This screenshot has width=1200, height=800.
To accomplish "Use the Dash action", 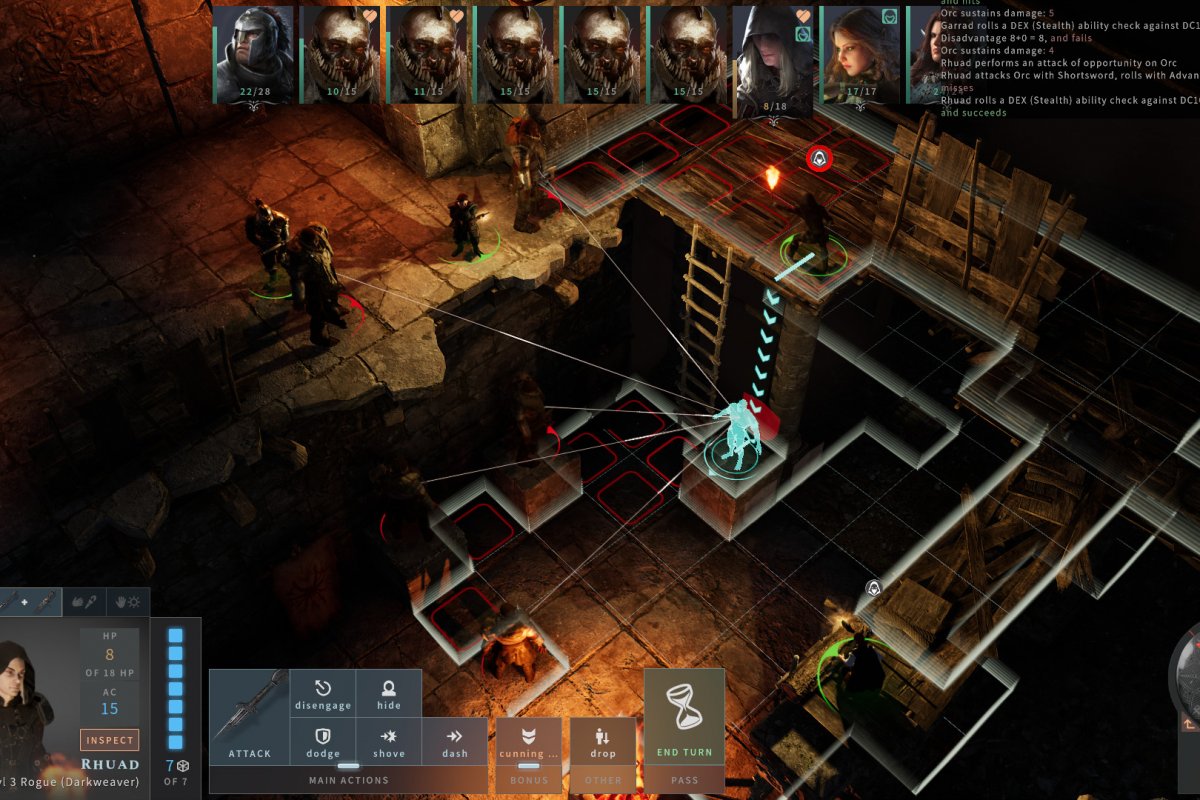I will [x=455, y=742].
